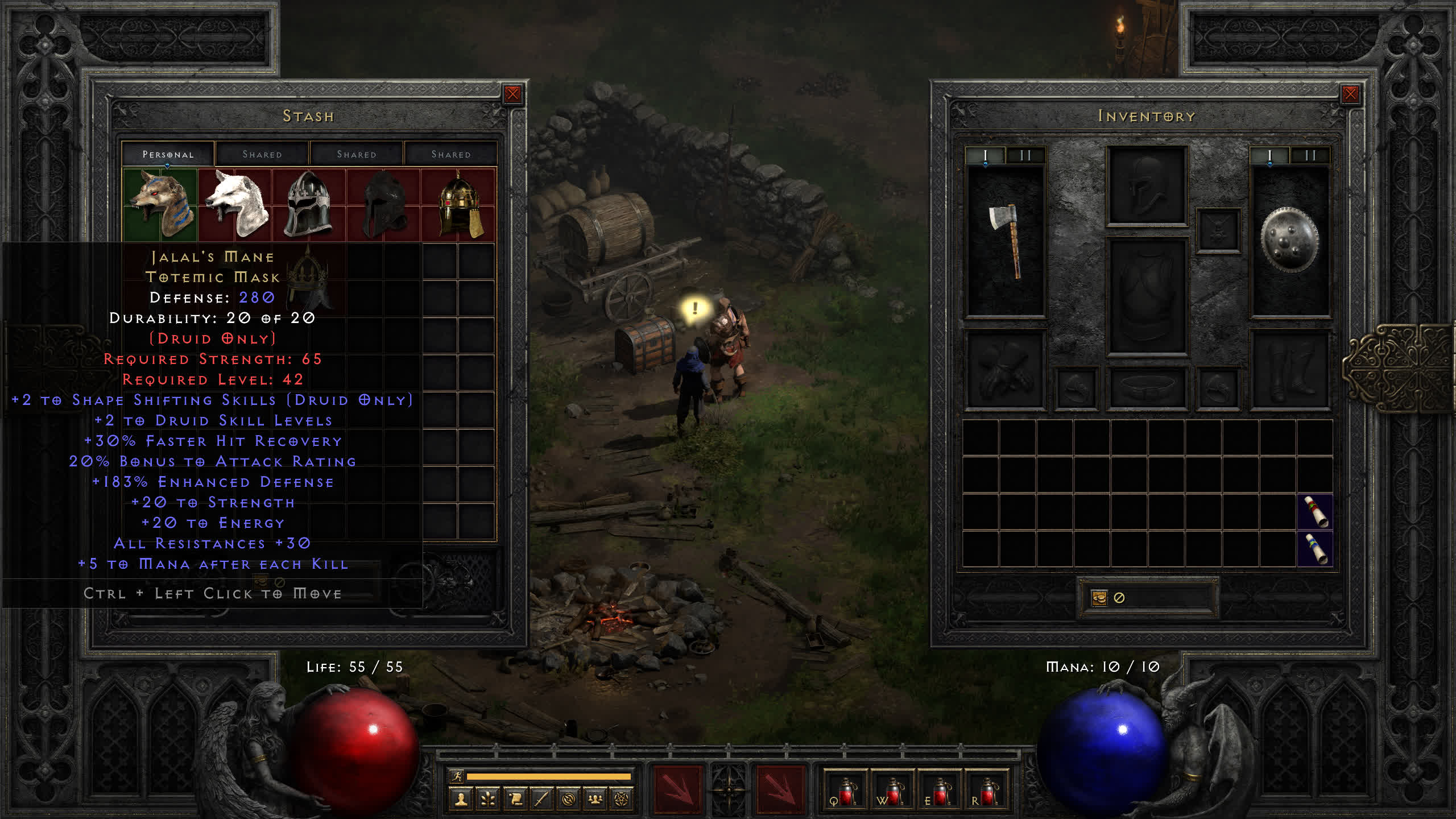The width and height of the screenshot is (1456, 819).
Task: Click the pentagram menu icon
Action: [622, 800]
